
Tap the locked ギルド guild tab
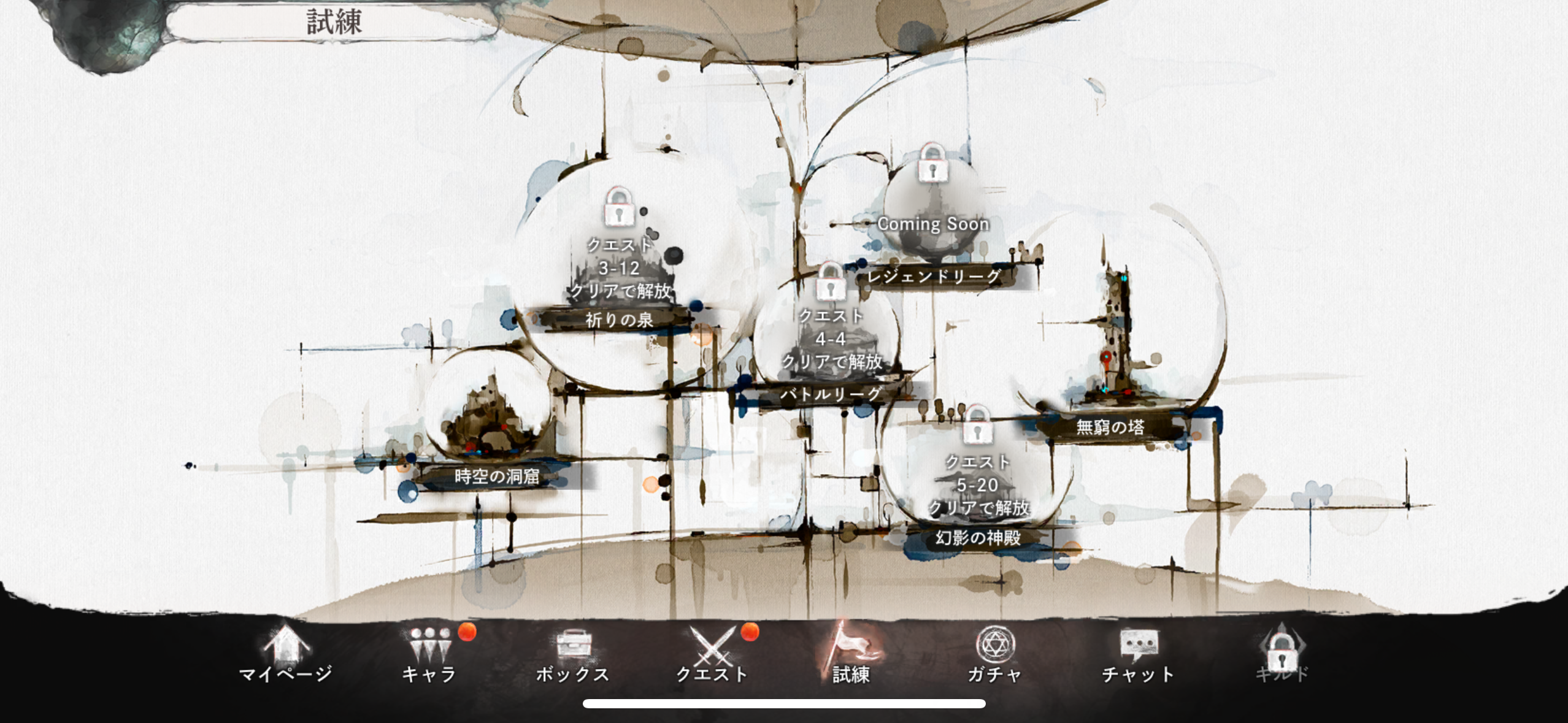pyautogui.click(x=1282, y=654)
